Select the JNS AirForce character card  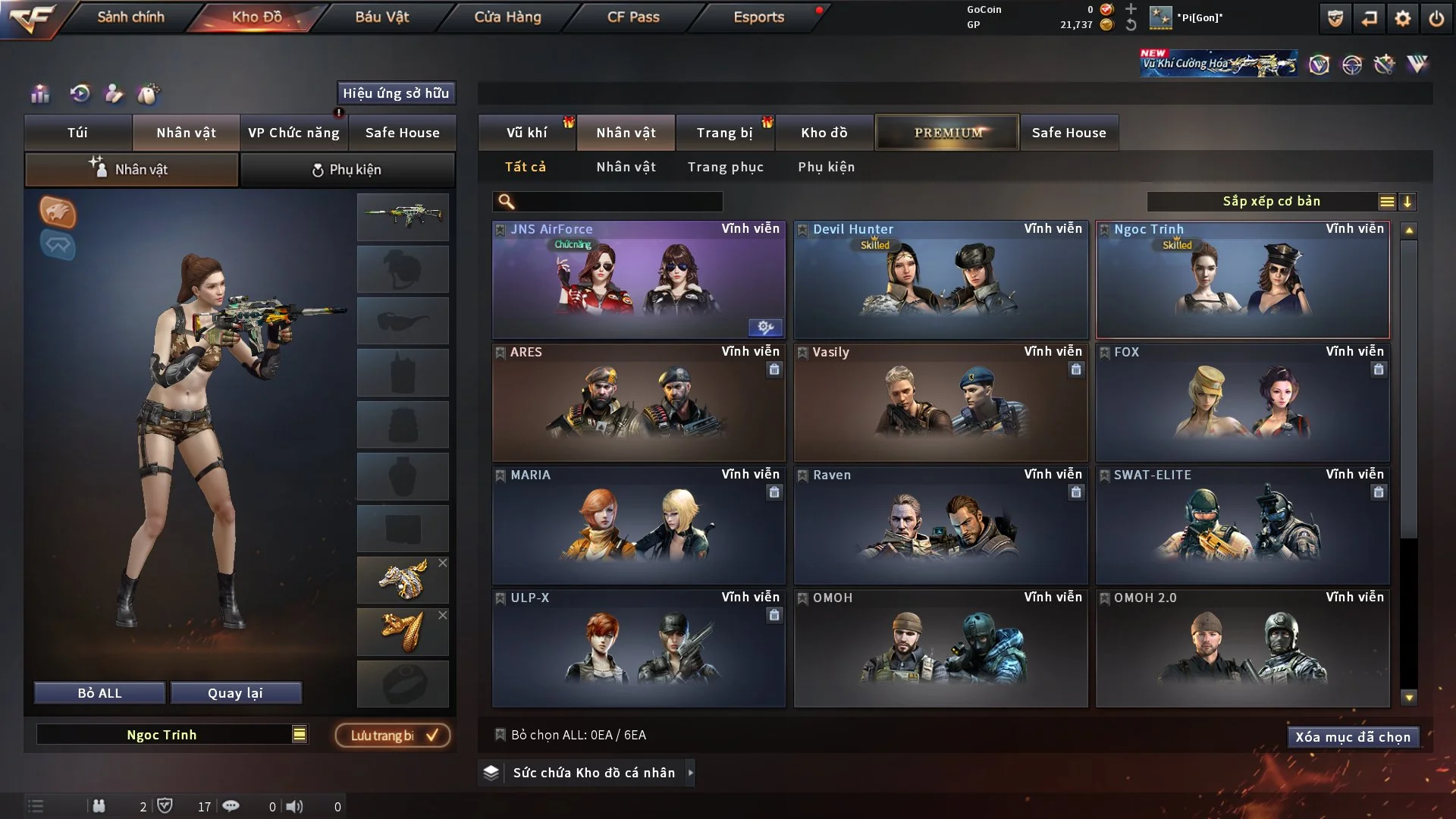(638, 280)
